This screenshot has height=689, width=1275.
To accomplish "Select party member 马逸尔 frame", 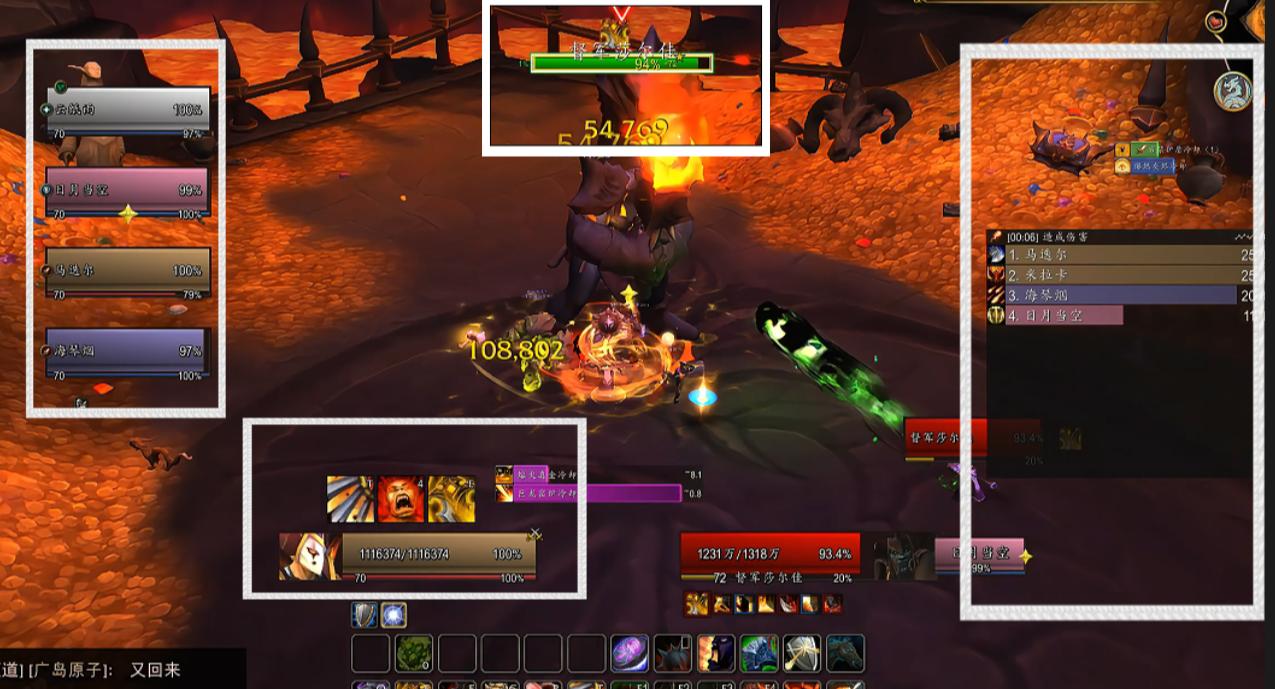I will (127, 270).
